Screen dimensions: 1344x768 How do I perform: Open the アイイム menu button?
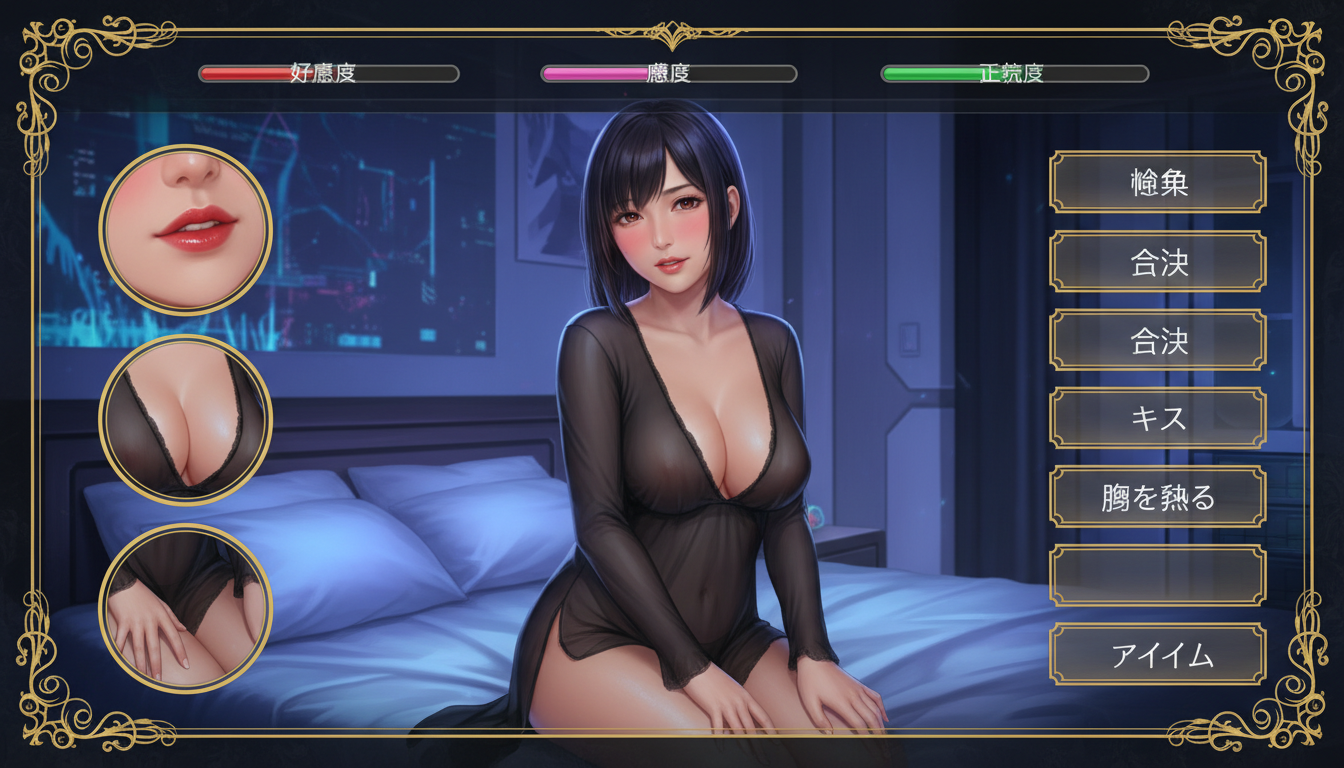pos(1158,655)
